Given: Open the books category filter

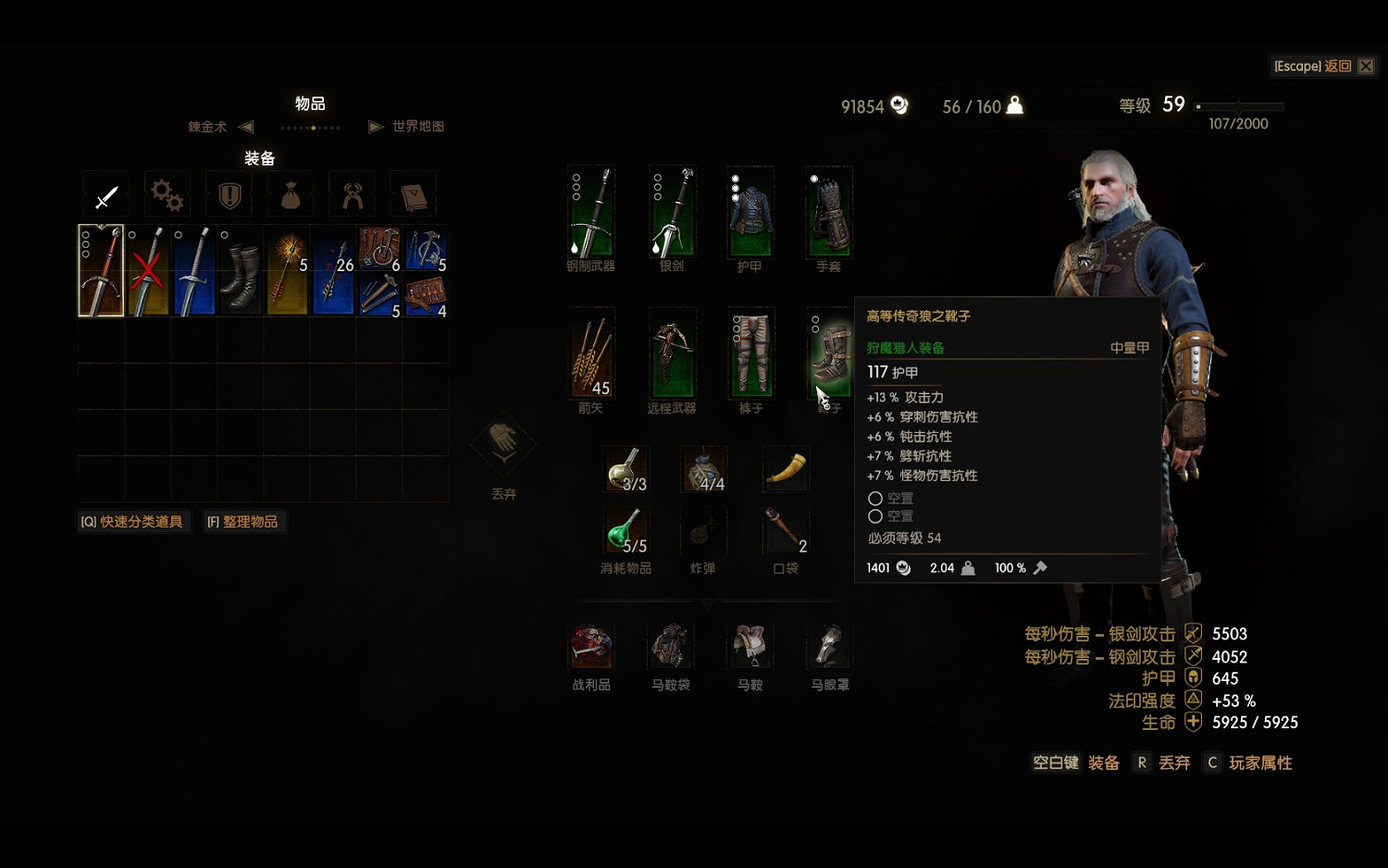Looking at the screenshot, I should (412, 194).
